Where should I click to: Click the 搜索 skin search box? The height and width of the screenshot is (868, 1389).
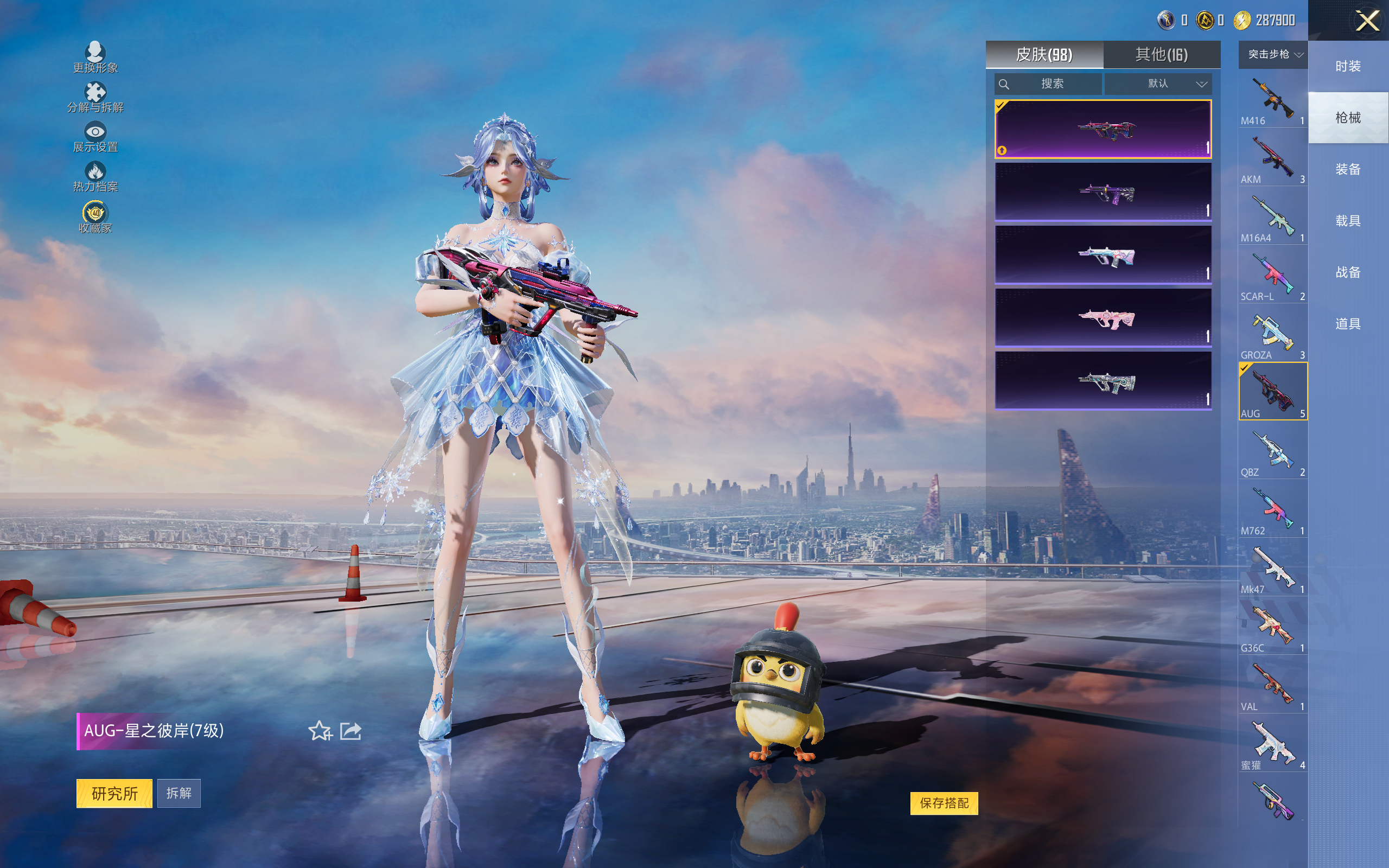(1048, 84)
